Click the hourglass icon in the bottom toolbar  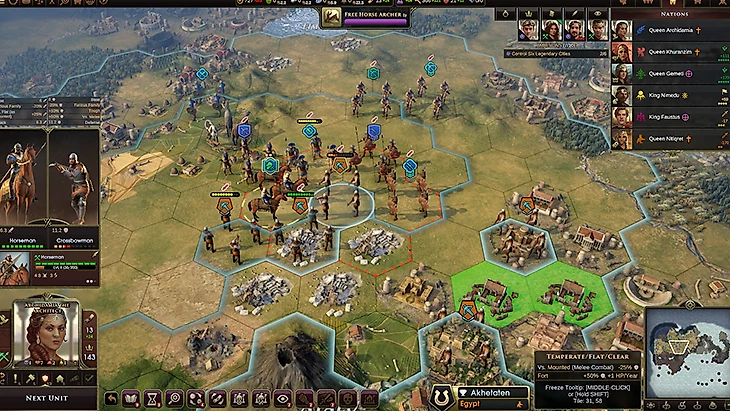(152, 398)
